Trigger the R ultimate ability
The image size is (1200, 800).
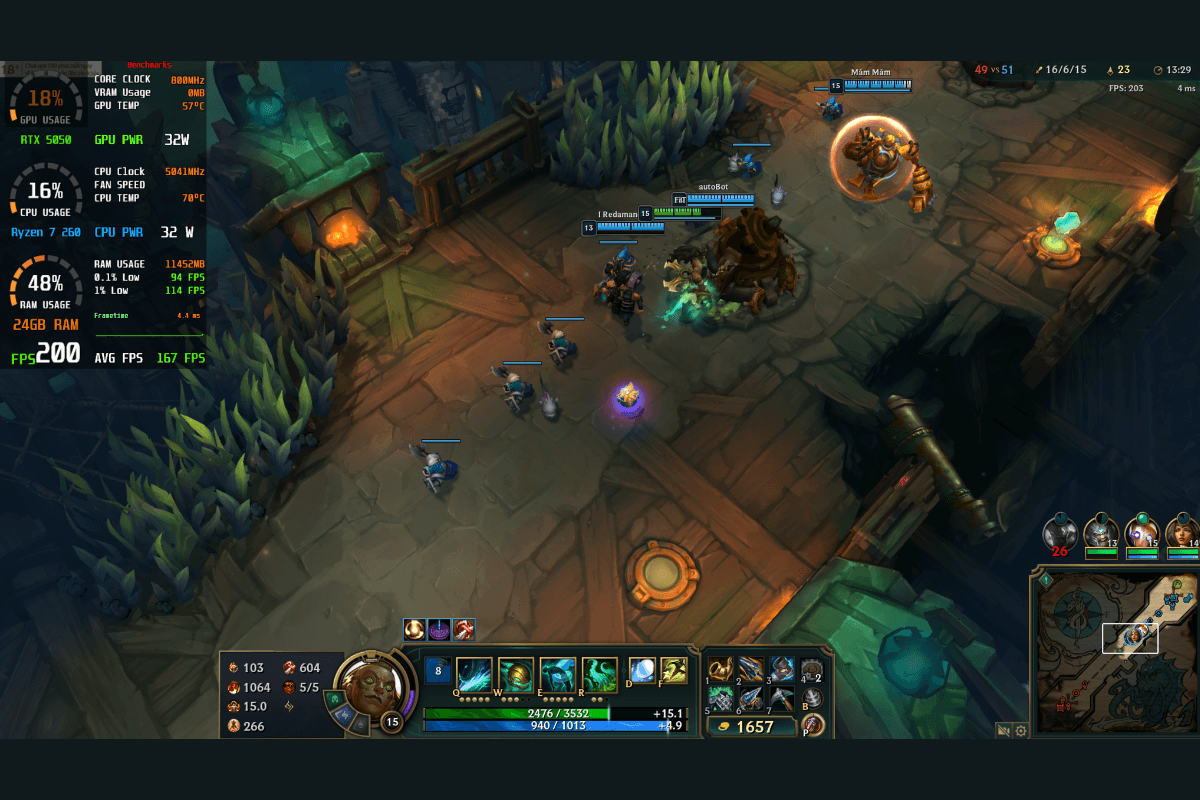[599, 675]
